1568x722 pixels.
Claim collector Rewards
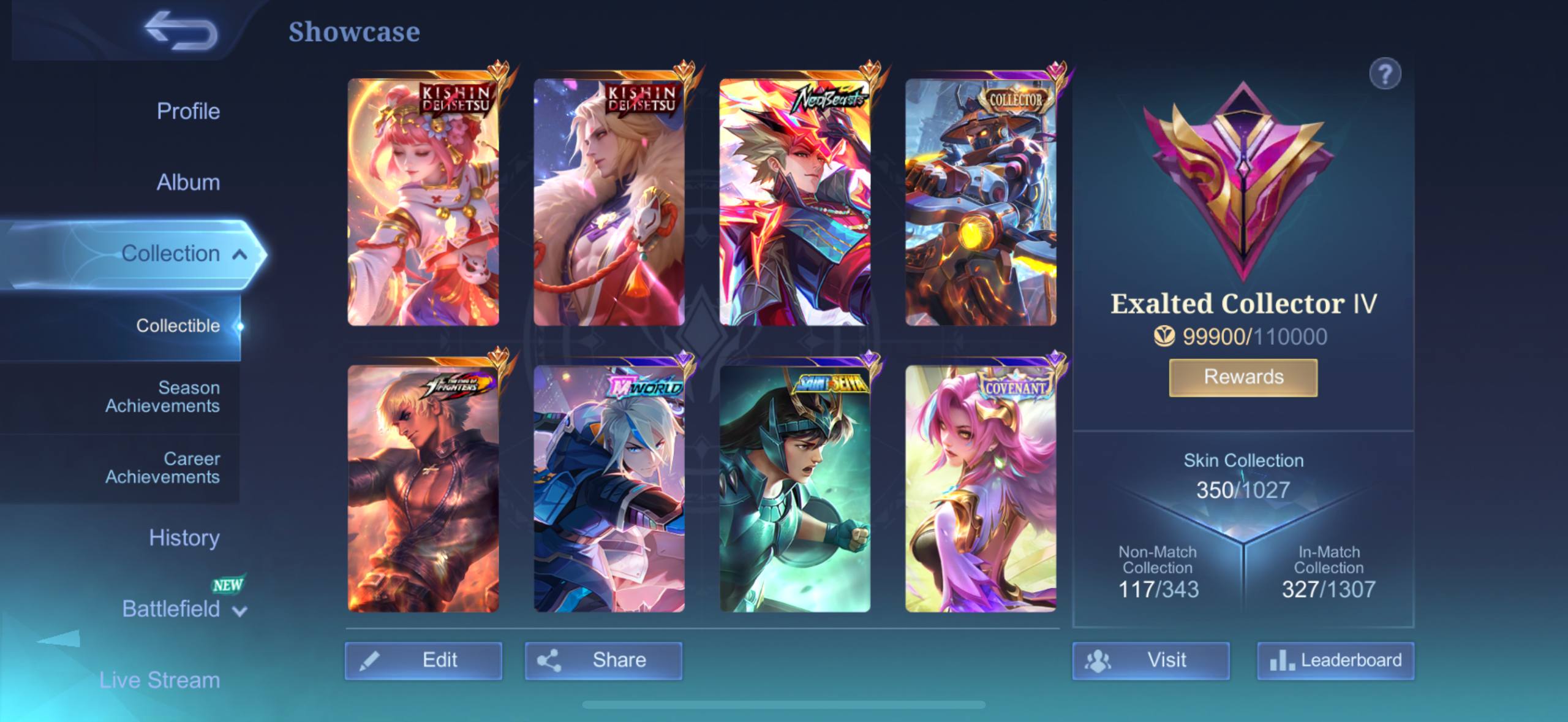pyautogui.click(x=1243, y=377)
